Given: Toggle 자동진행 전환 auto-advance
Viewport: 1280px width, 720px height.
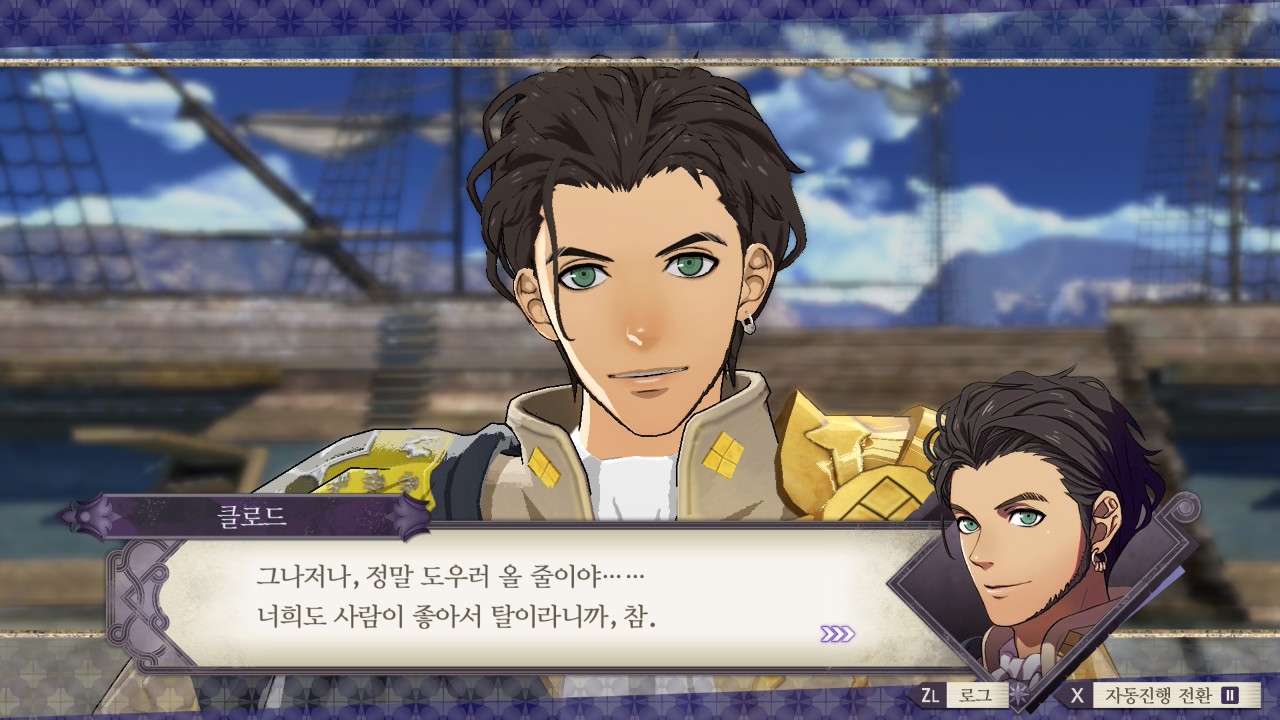Looking at the screenshot, I should pos(1157,695).
